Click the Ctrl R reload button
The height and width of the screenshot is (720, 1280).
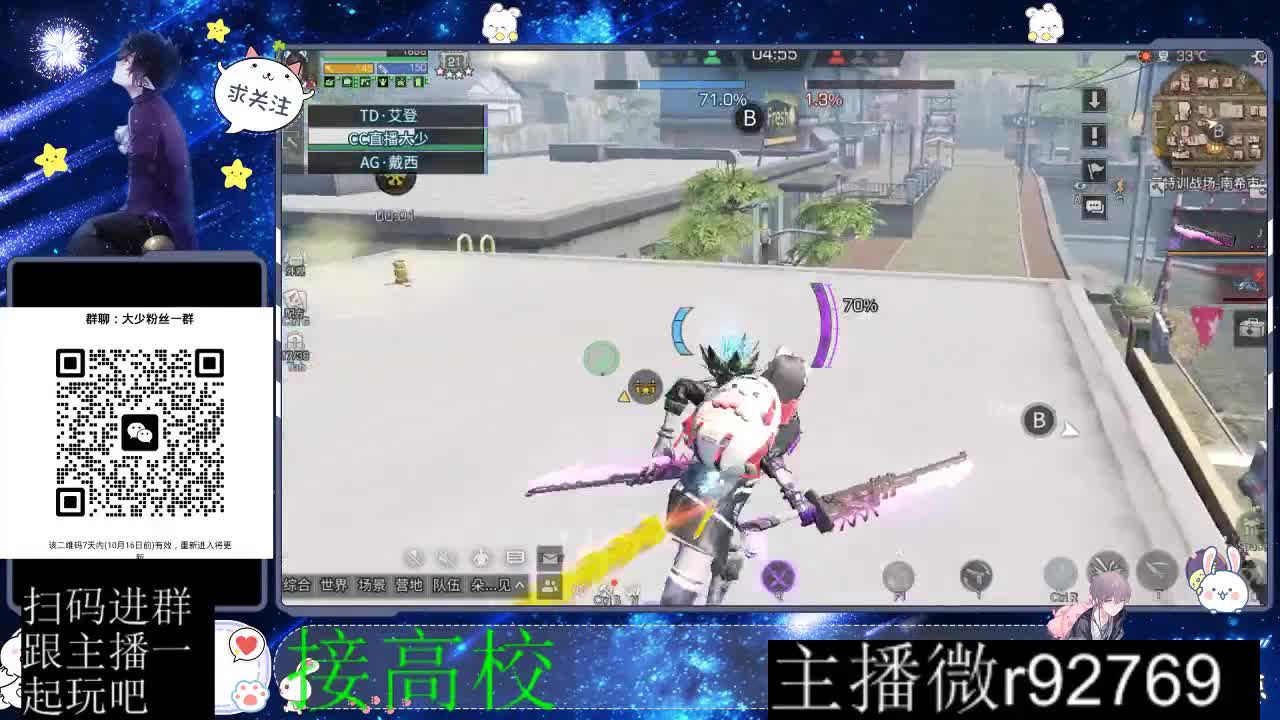[1059, 575]
